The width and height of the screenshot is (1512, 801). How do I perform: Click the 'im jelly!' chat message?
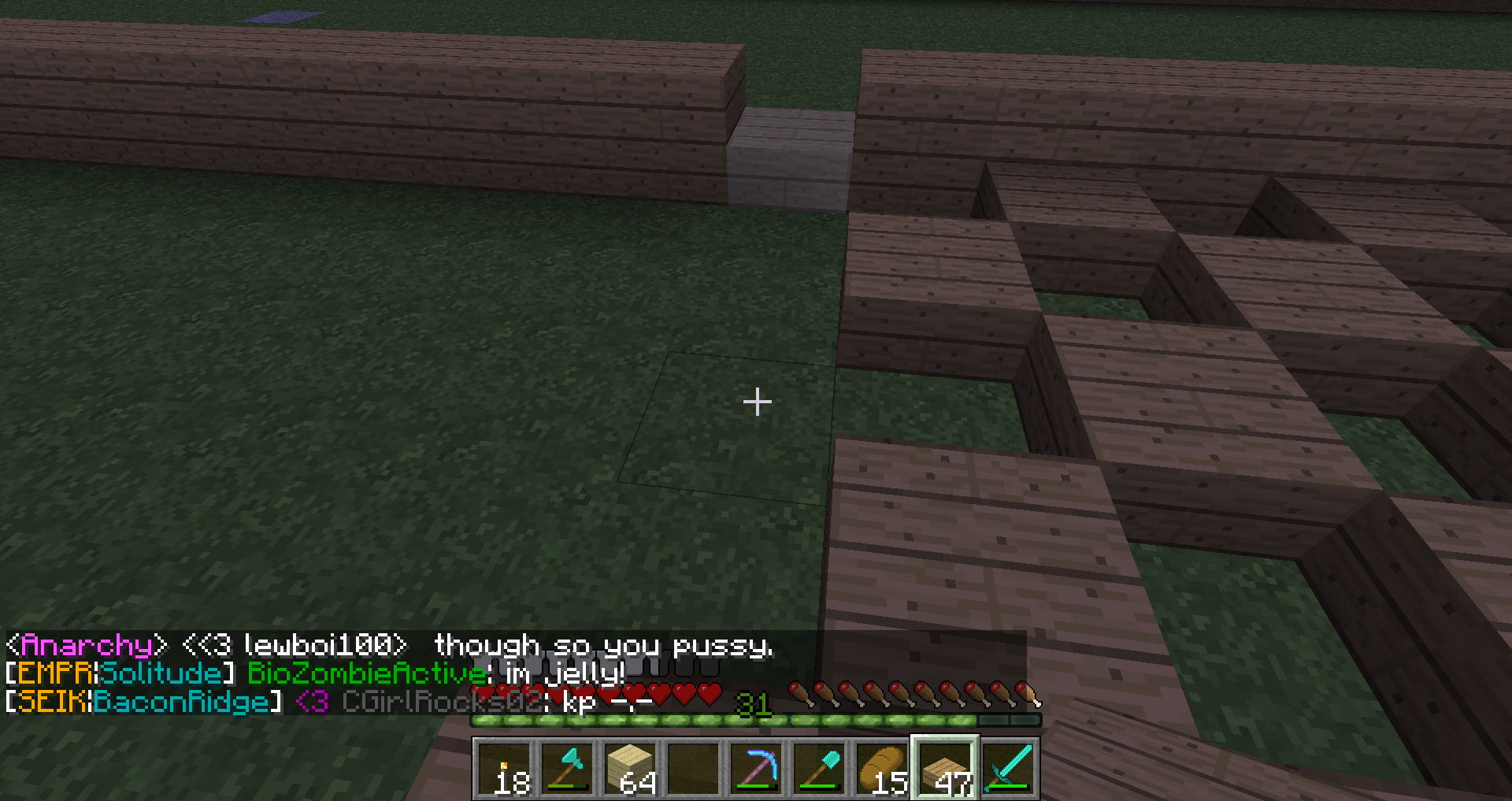click(559, 674)
